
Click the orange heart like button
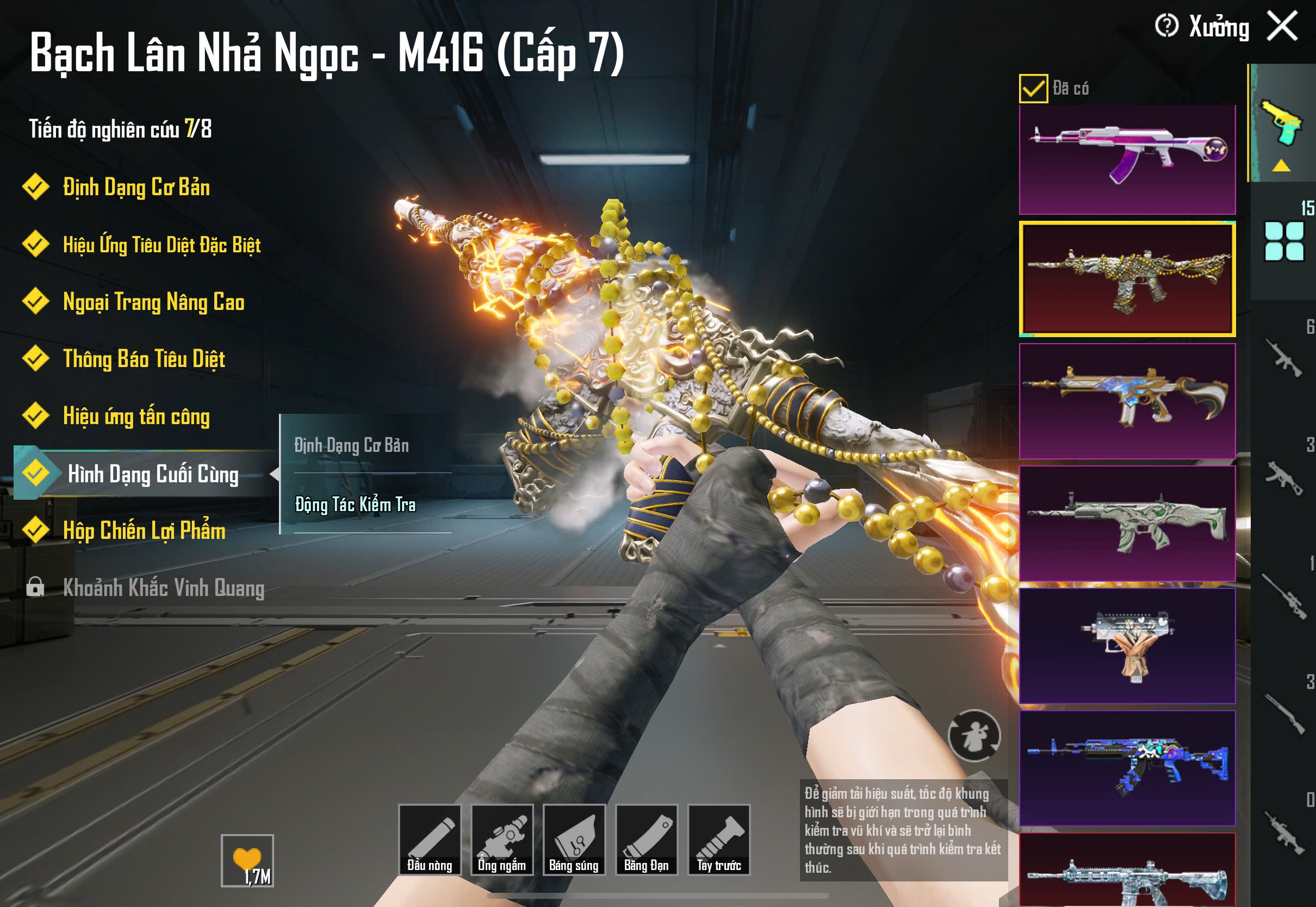tap(247, 860)
